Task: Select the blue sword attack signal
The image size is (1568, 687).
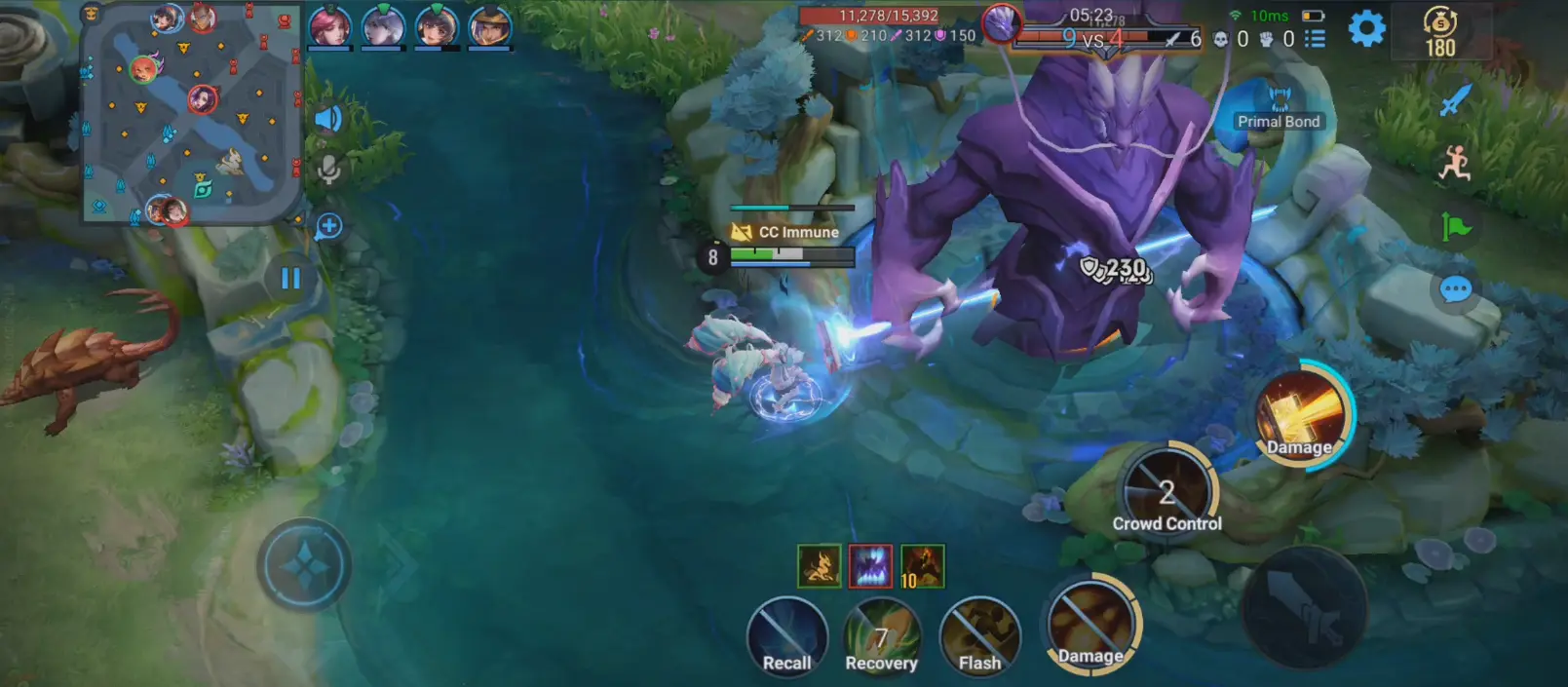Action: click(x=1455, y=100)
